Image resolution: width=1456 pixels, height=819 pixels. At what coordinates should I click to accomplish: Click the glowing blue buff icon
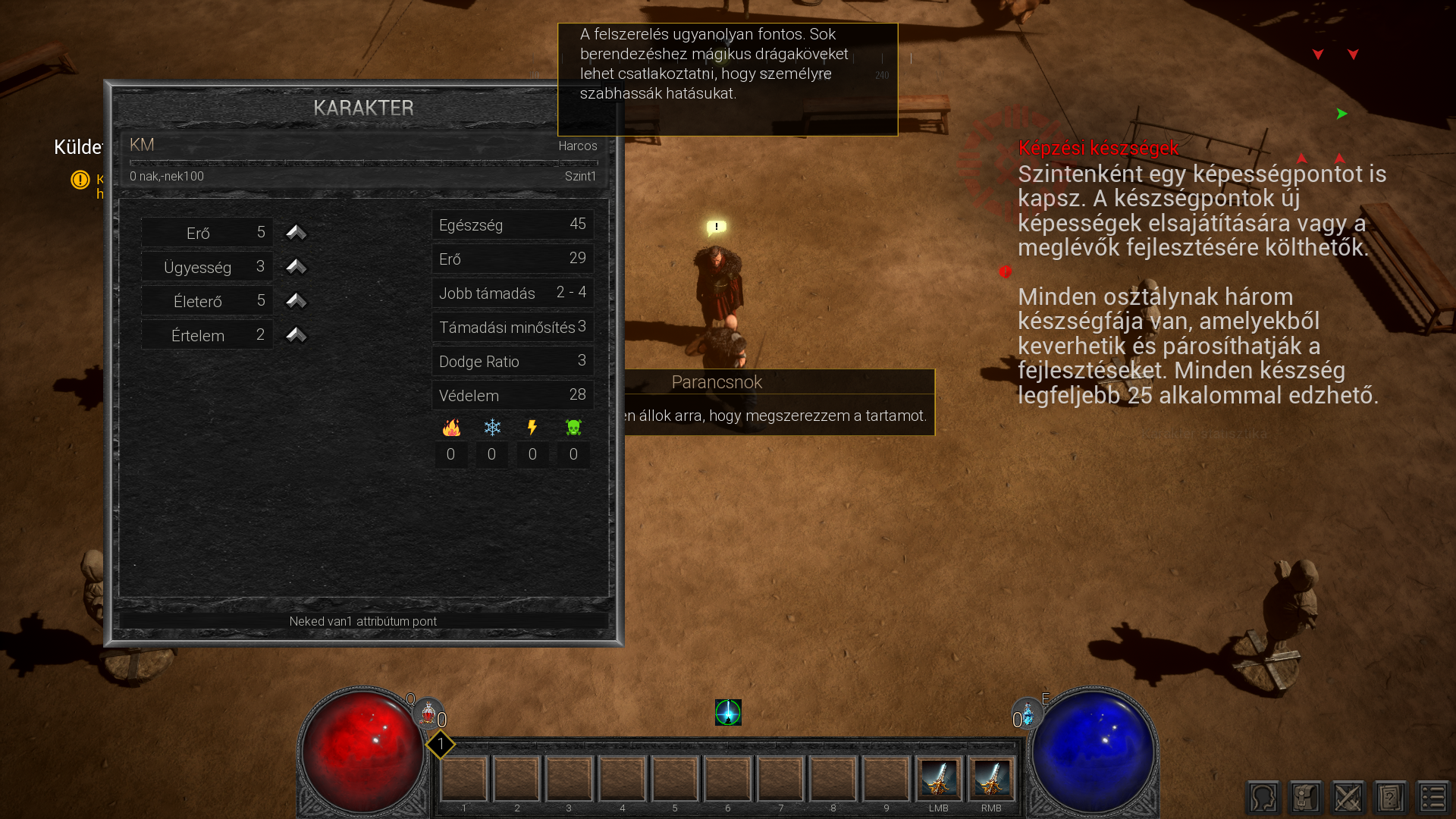[x=728, y=712]
